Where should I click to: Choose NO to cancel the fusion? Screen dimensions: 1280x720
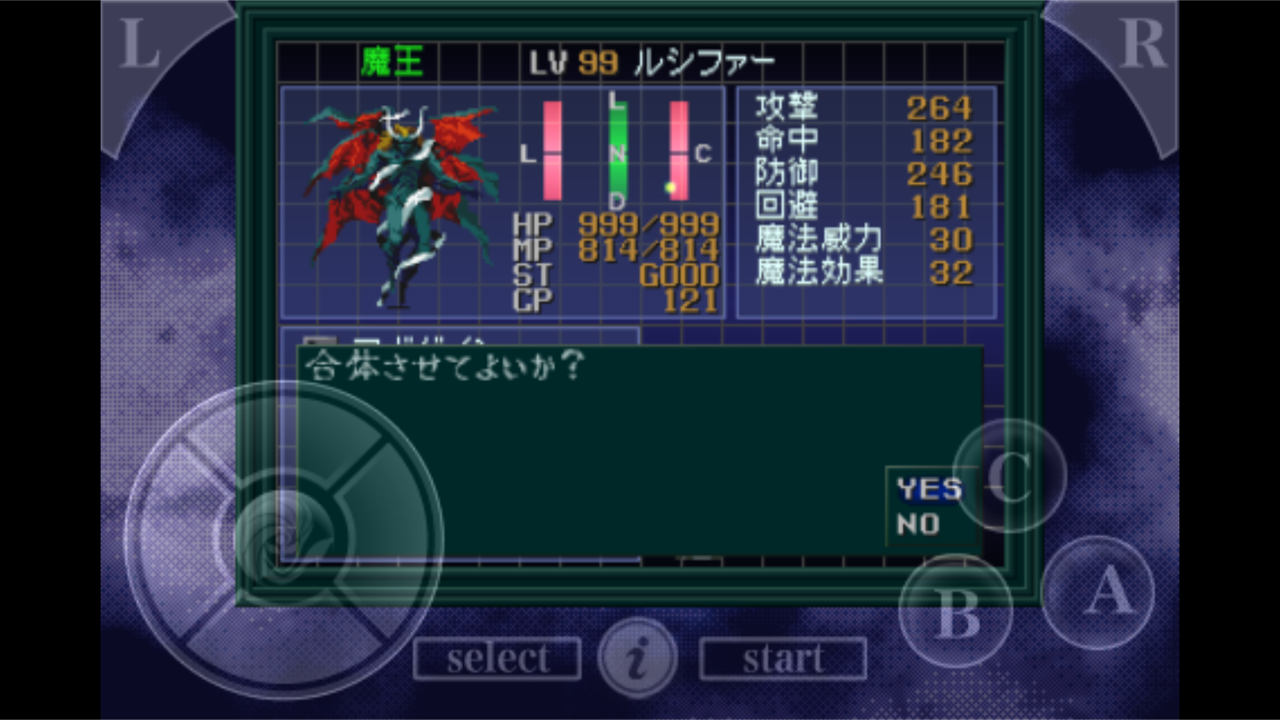point(920,522)
